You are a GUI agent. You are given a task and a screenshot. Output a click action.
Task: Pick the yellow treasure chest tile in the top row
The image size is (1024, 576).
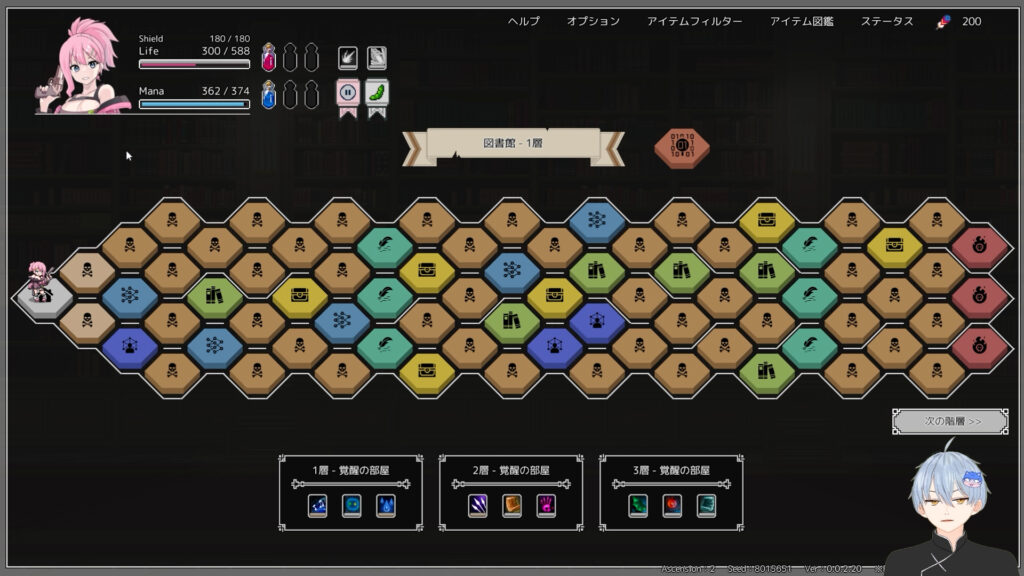[767, 220]
